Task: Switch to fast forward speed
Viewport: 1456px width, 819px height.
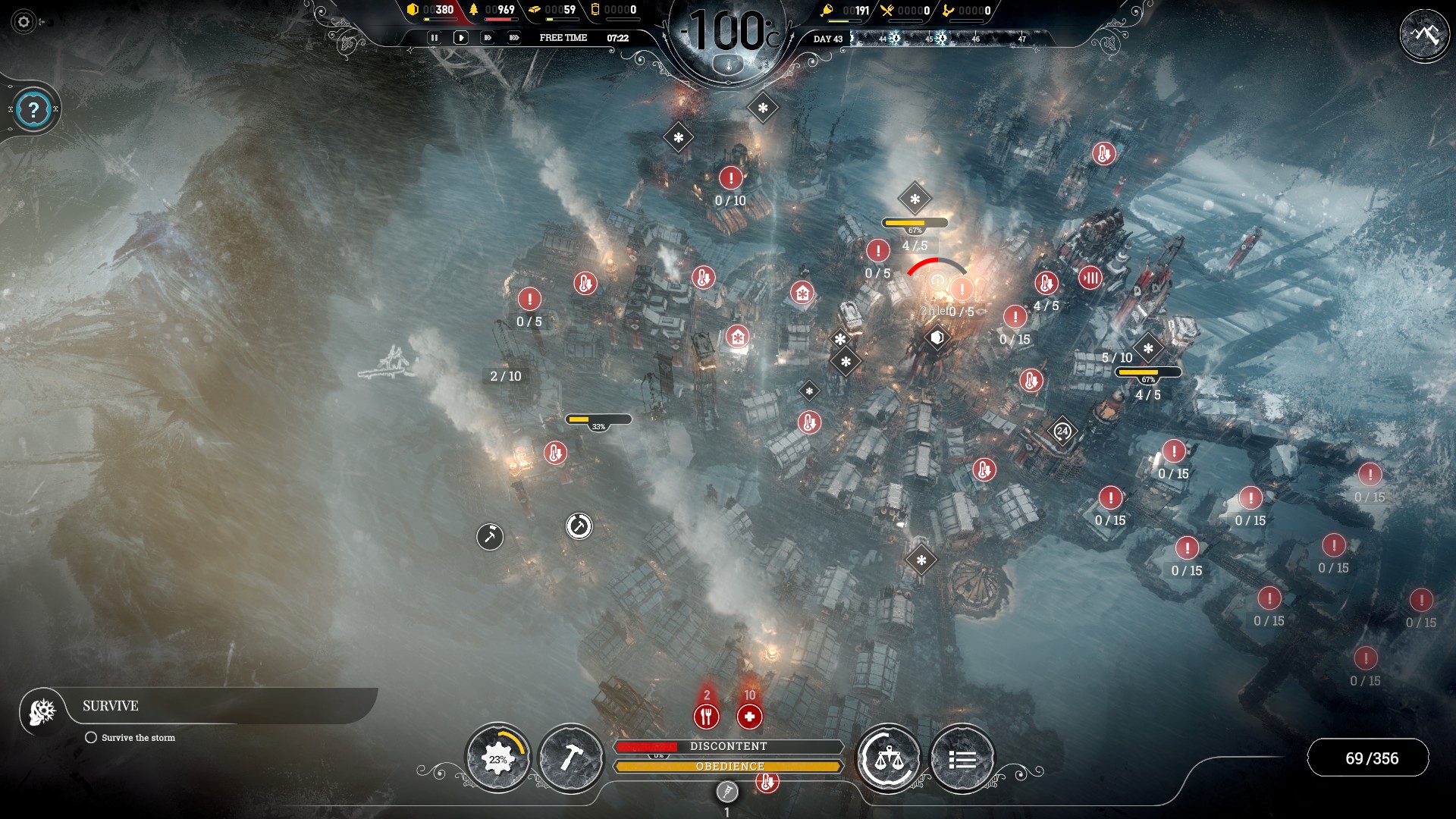Action: [x=488, y=37]
